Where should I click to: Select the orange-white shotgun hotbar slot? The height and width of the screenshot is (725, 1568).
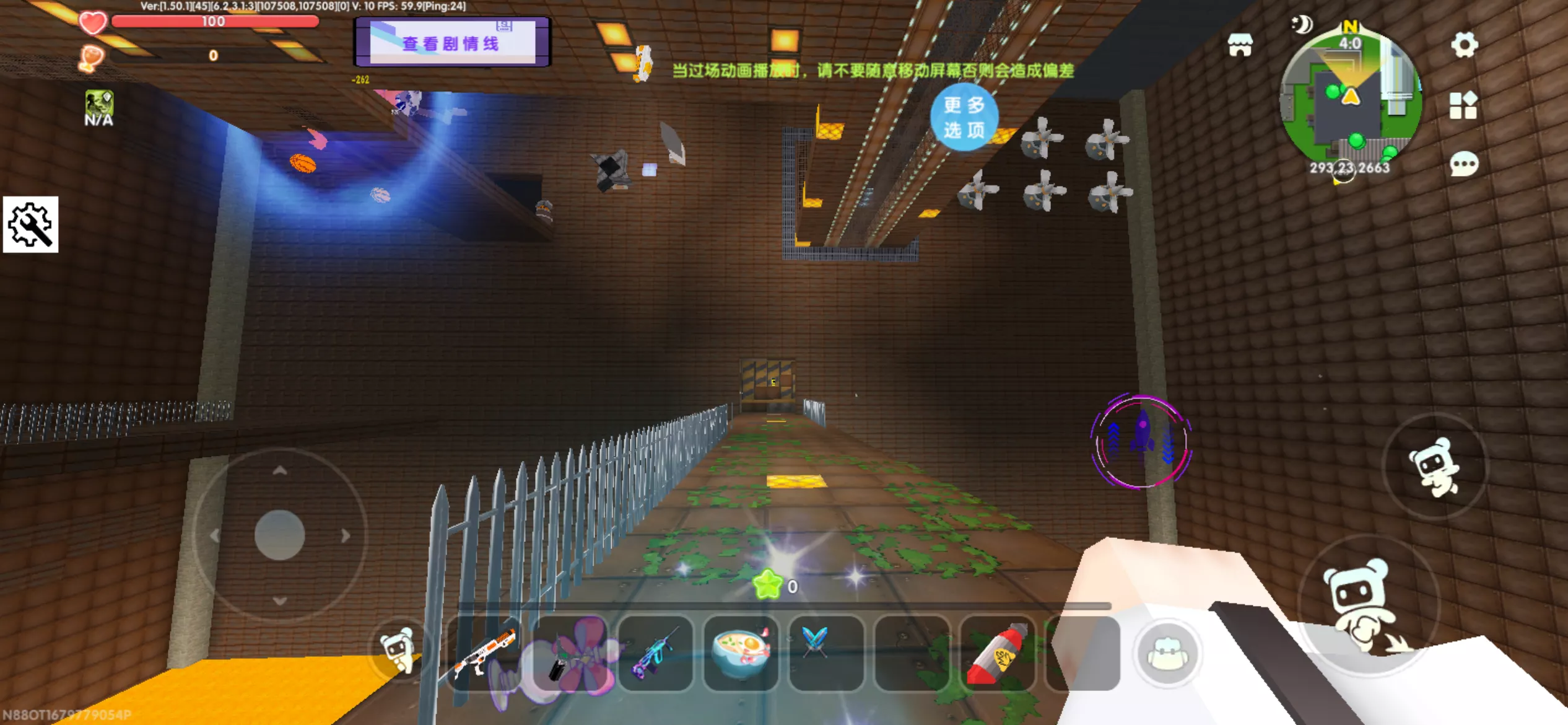484,654
